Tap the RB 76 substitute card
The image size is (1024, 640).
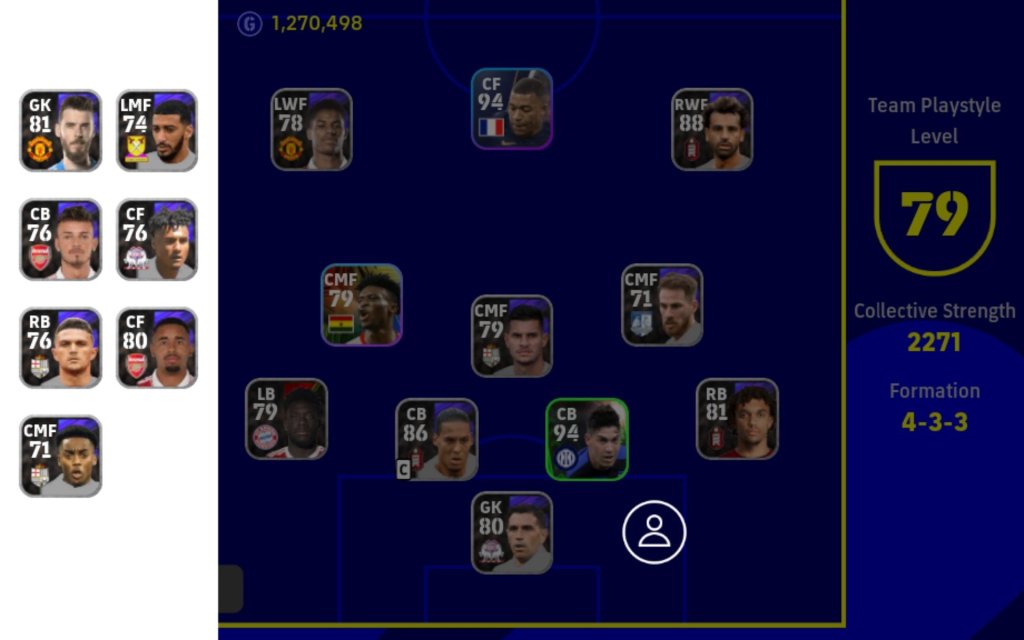[60, 347]
